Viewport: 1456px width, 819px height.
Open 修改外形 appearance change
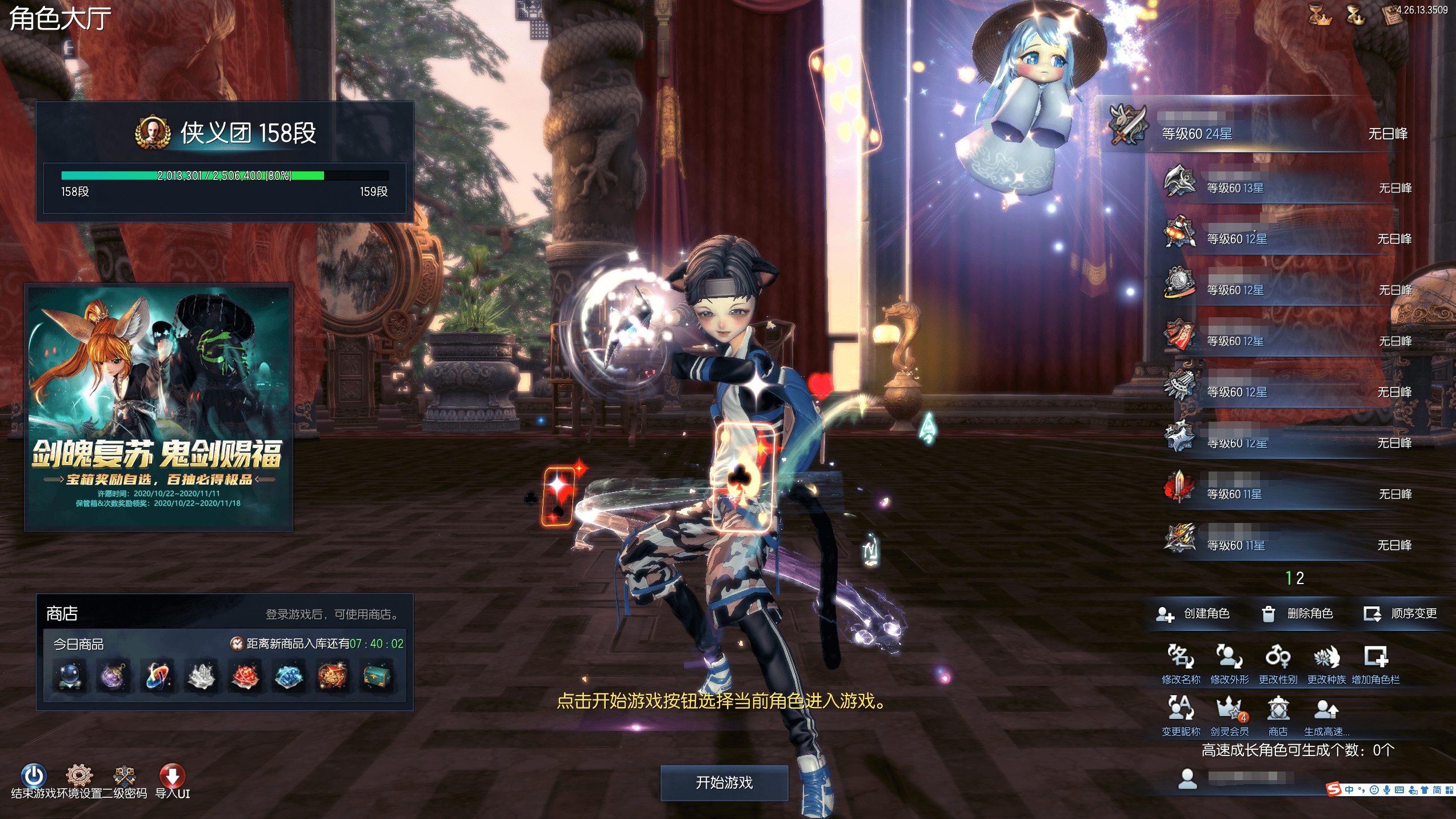click(x=1229, y=658)
